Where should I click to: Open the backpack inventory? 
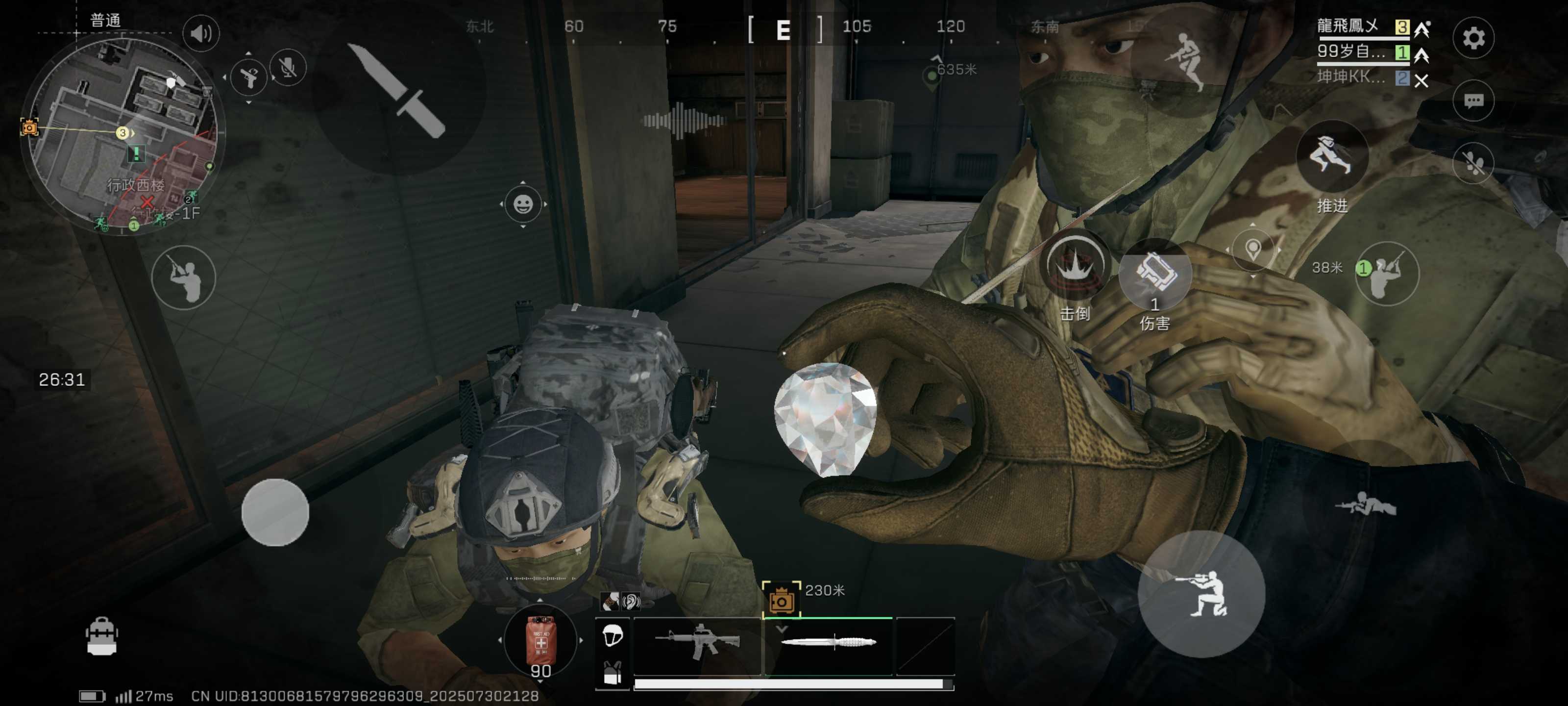(x=101, y=636)
